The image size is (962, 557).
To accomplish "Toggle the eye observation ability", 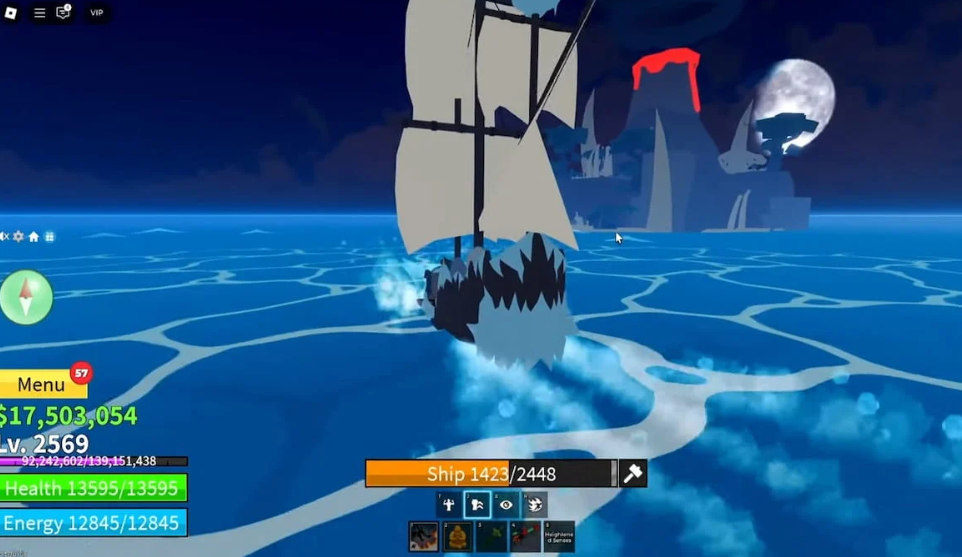I will pyautogui.click(x=506, y=505).
